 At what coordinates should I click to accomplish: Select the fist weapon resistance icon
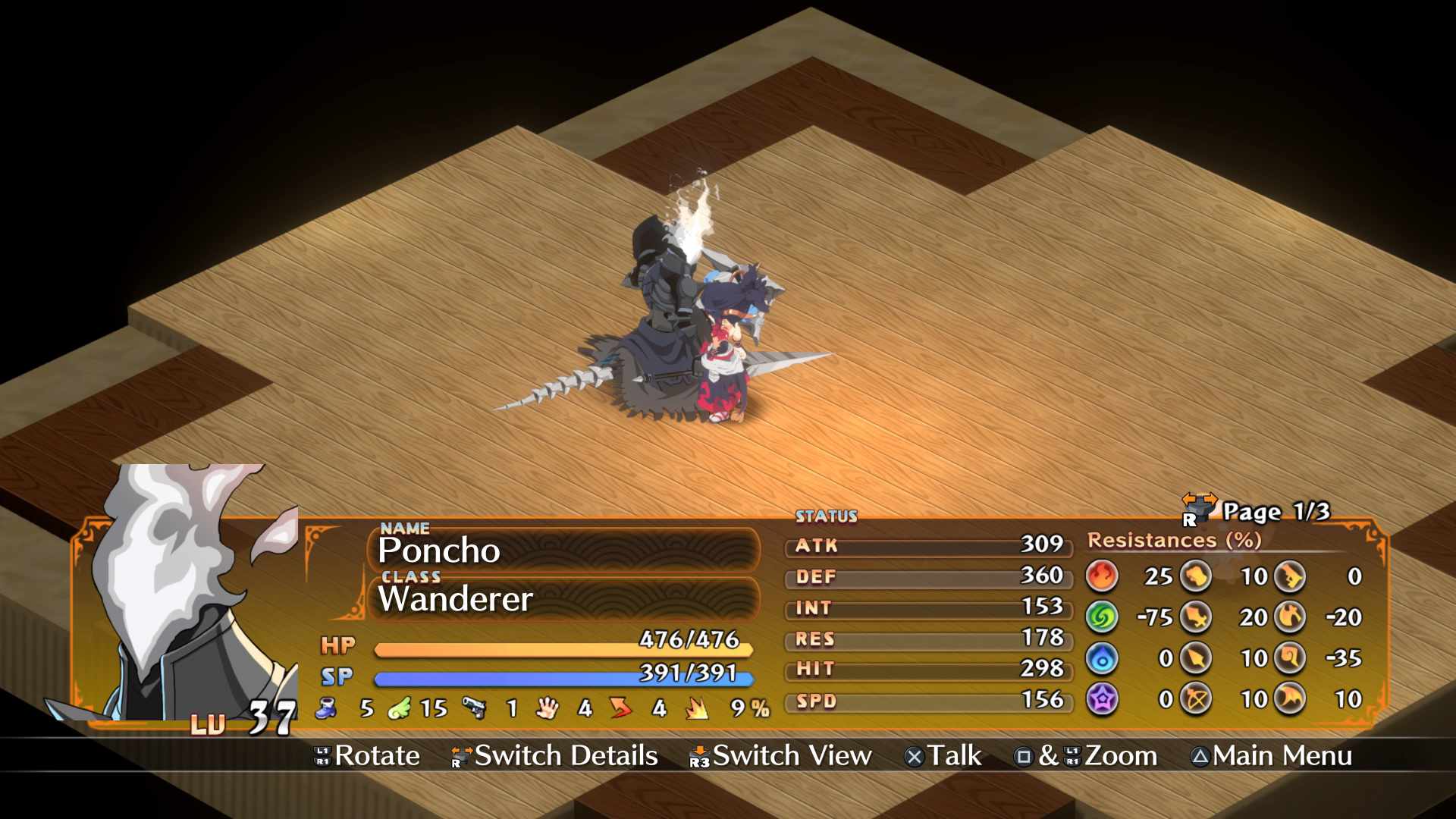tap(1196, 576)
